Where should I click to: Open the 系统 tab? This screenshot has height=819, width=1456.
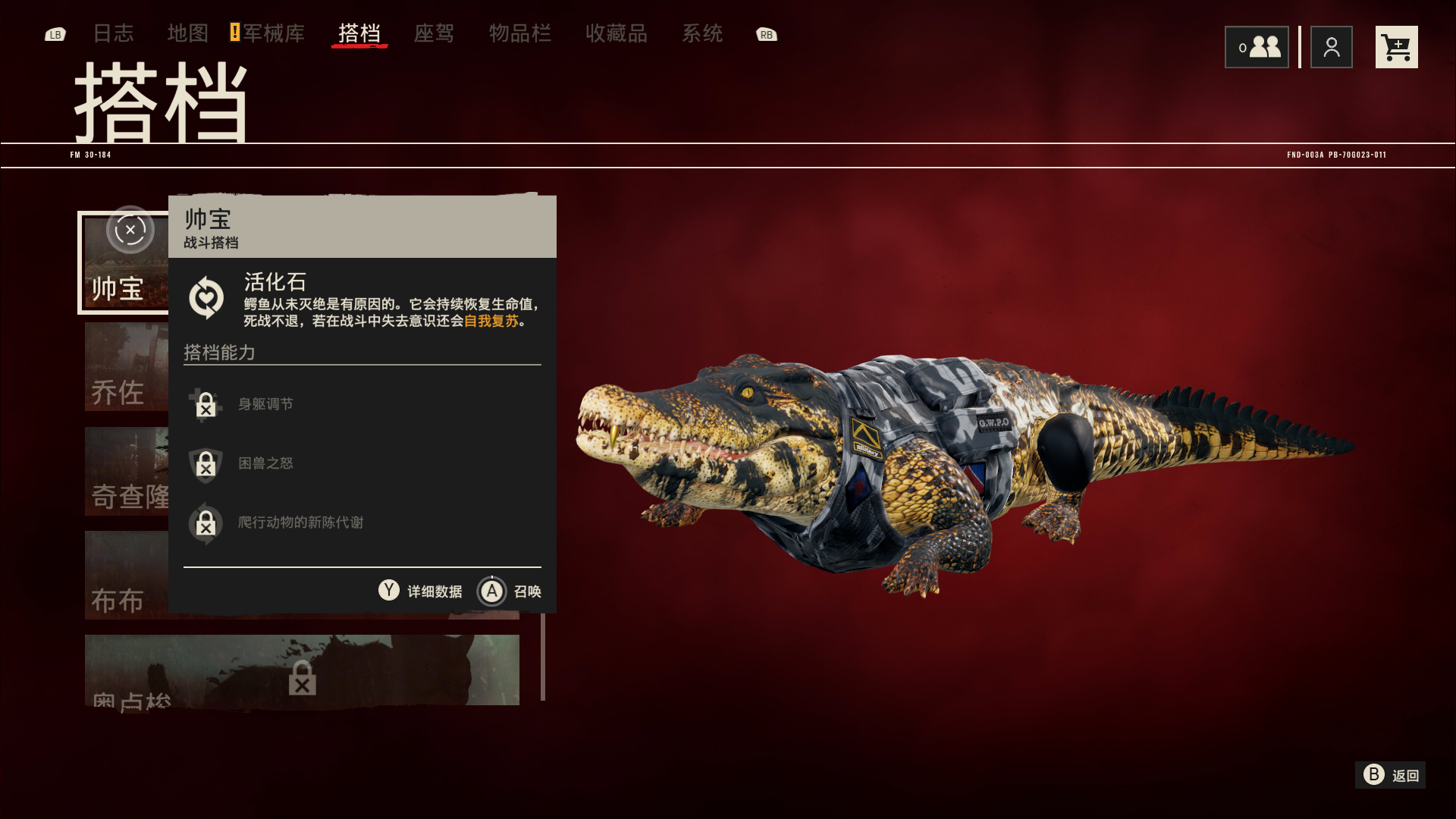(701, 33)
